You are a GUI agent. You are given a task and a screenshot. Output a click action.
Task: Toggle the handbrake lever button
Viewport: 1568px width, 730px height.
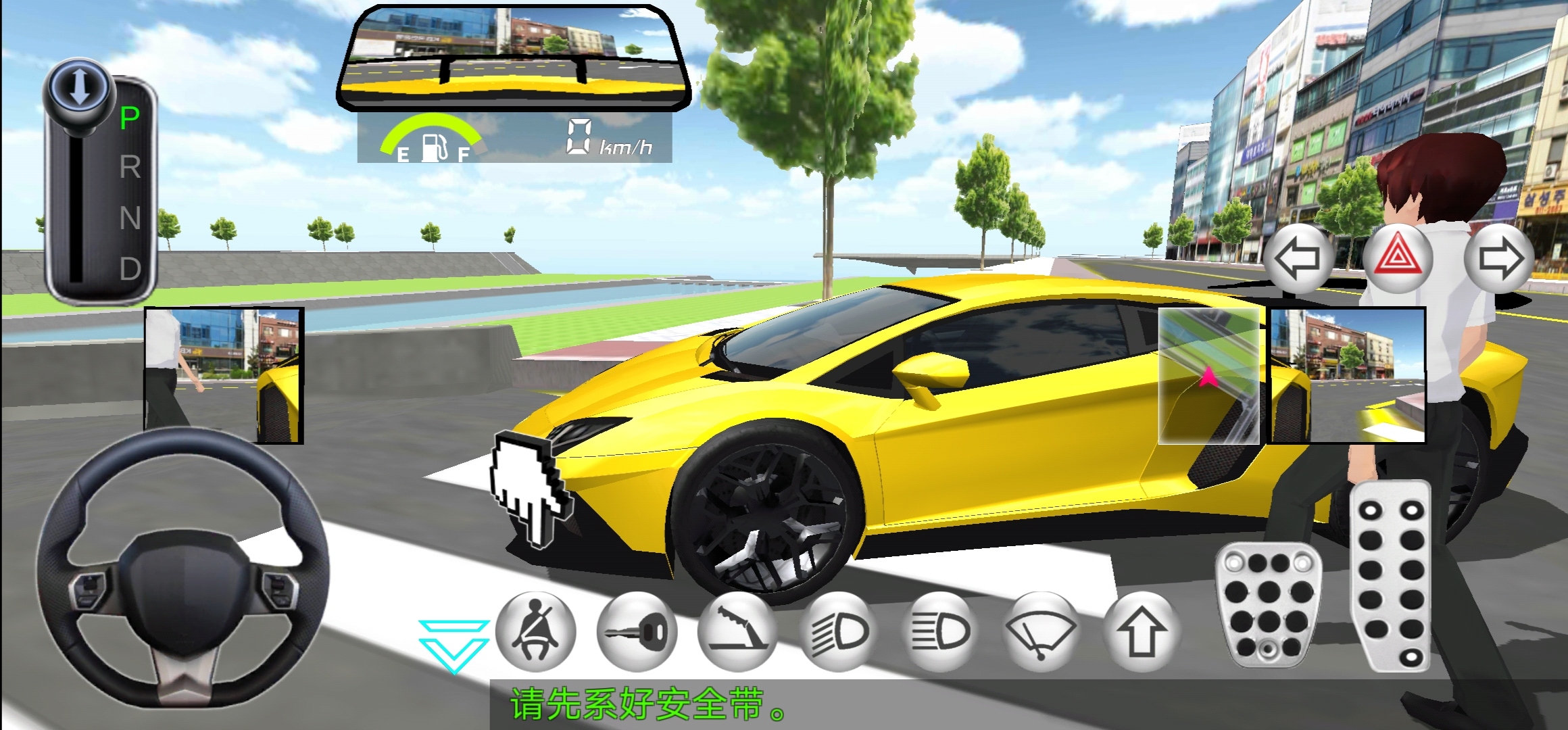point(738,633)
